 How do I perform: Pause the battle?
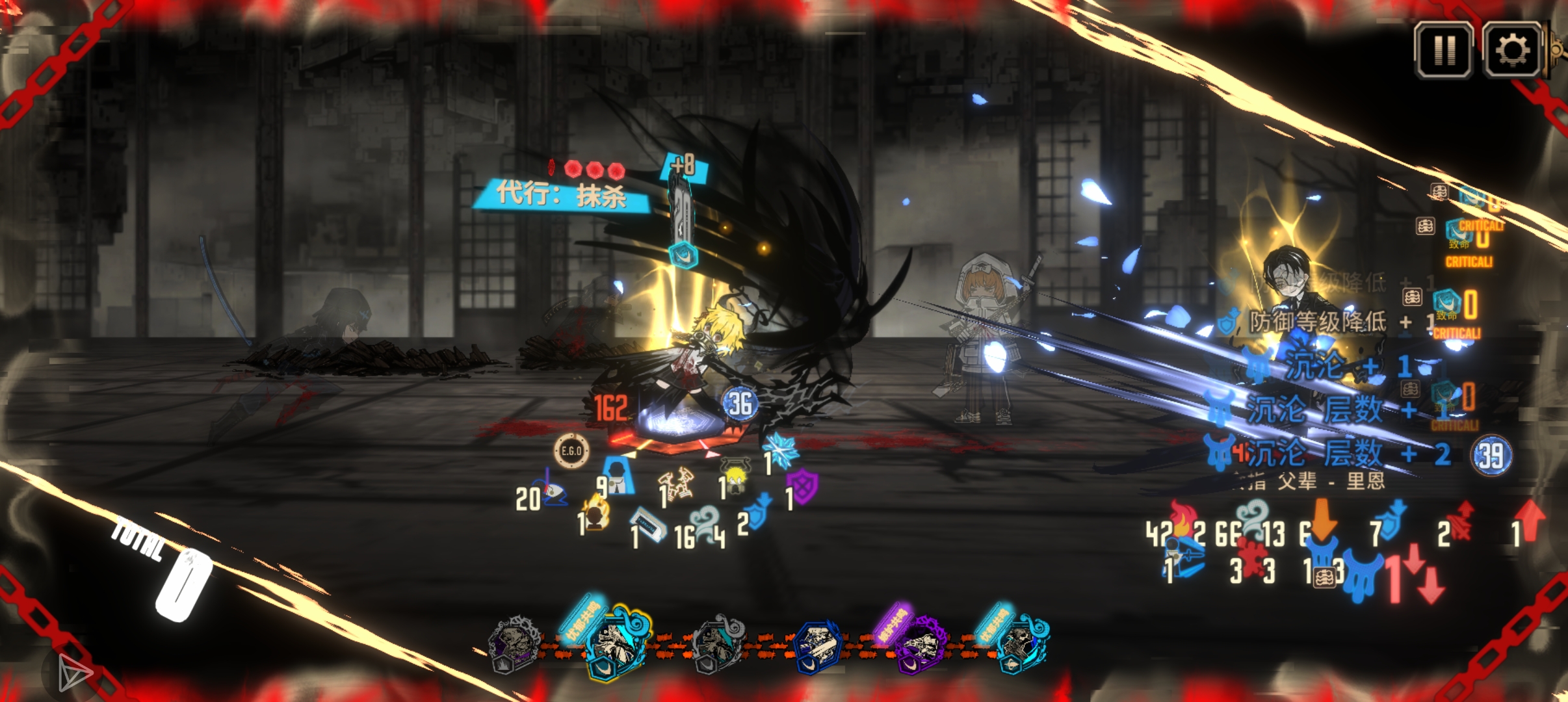[x=1443, y=50]
